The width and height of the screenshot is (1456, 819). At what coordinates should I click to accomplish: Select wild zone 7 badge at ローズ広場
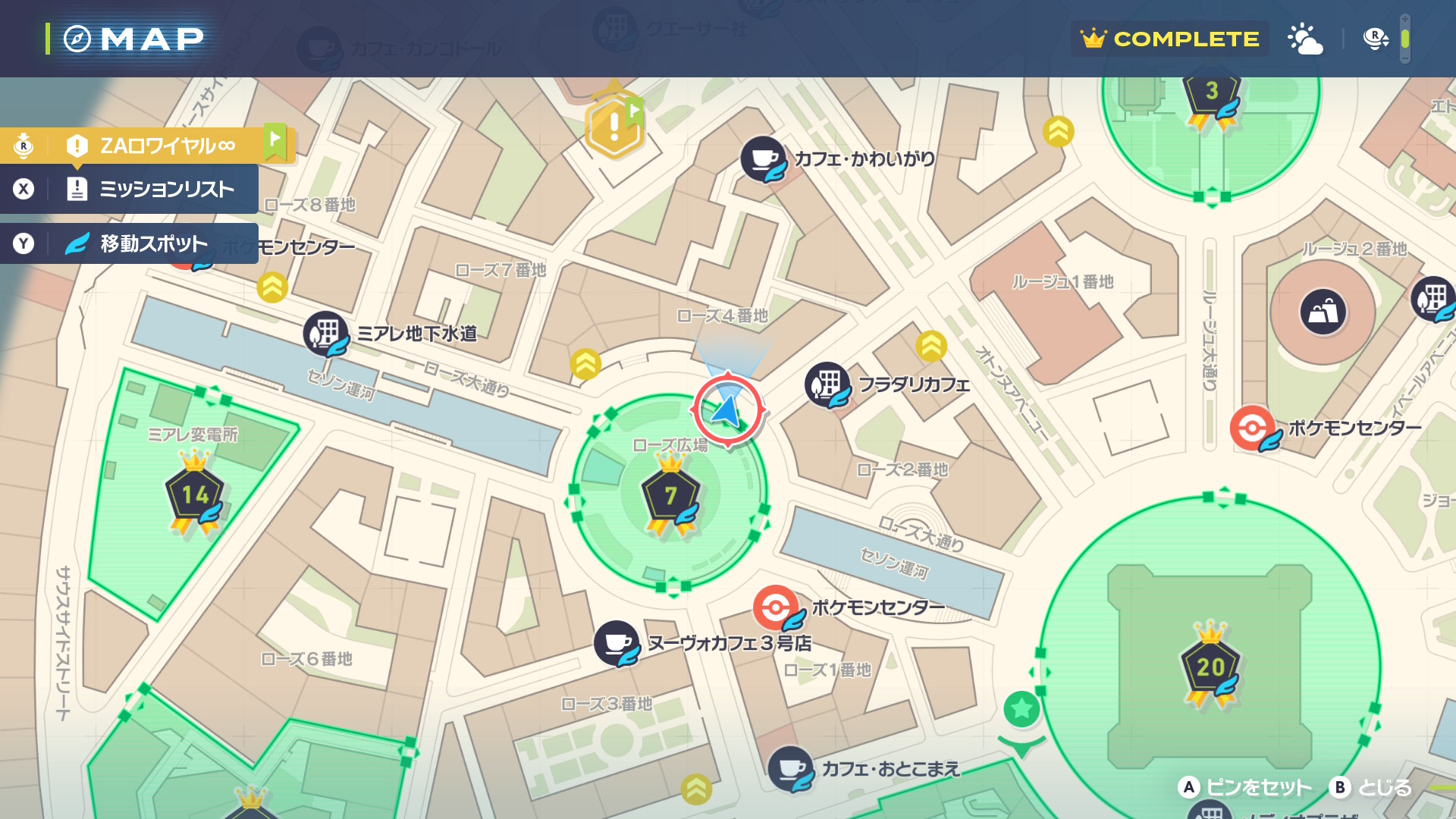tap(670, 497)
